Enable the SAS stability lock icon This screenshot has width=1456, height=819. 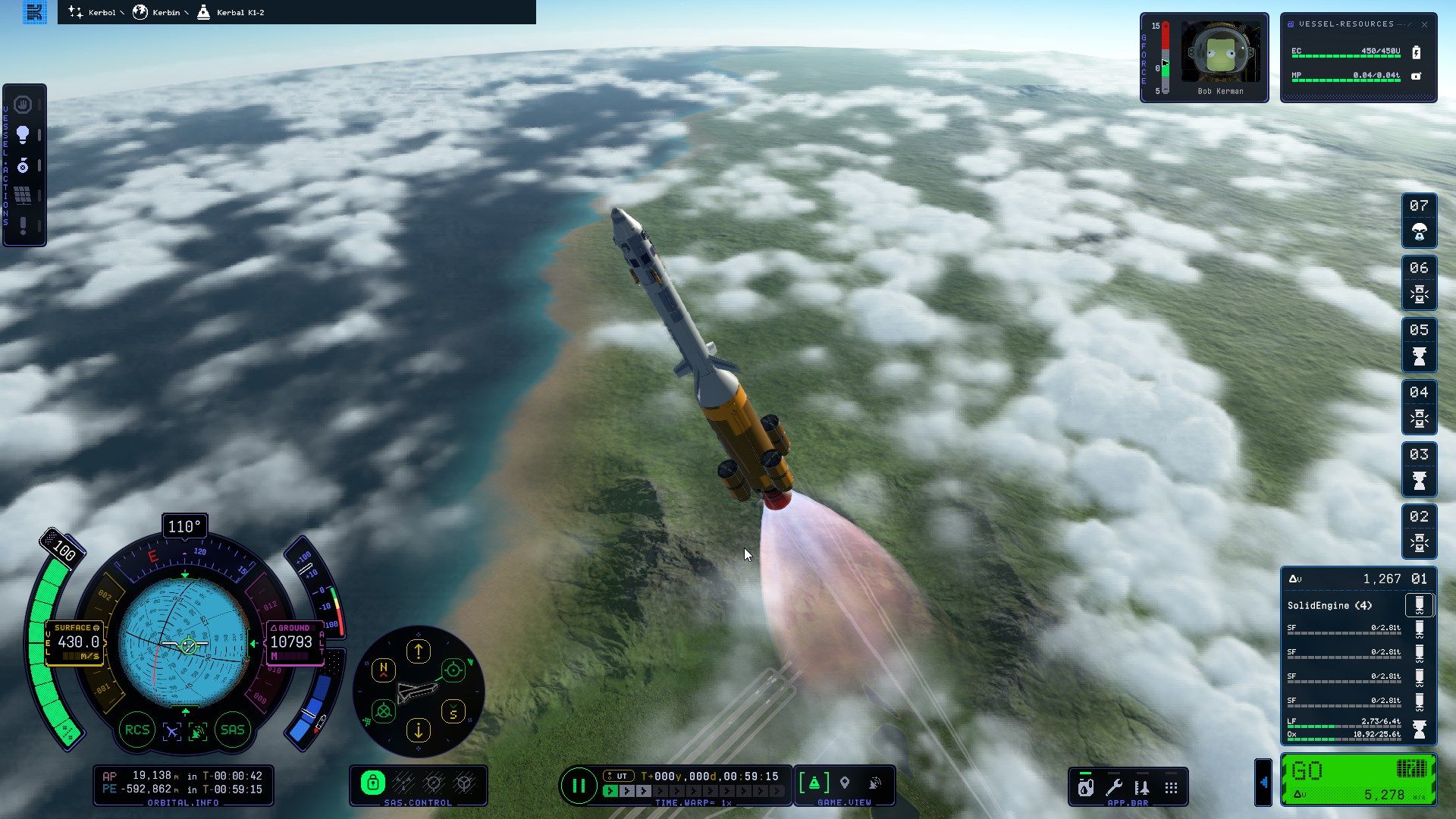373,782
